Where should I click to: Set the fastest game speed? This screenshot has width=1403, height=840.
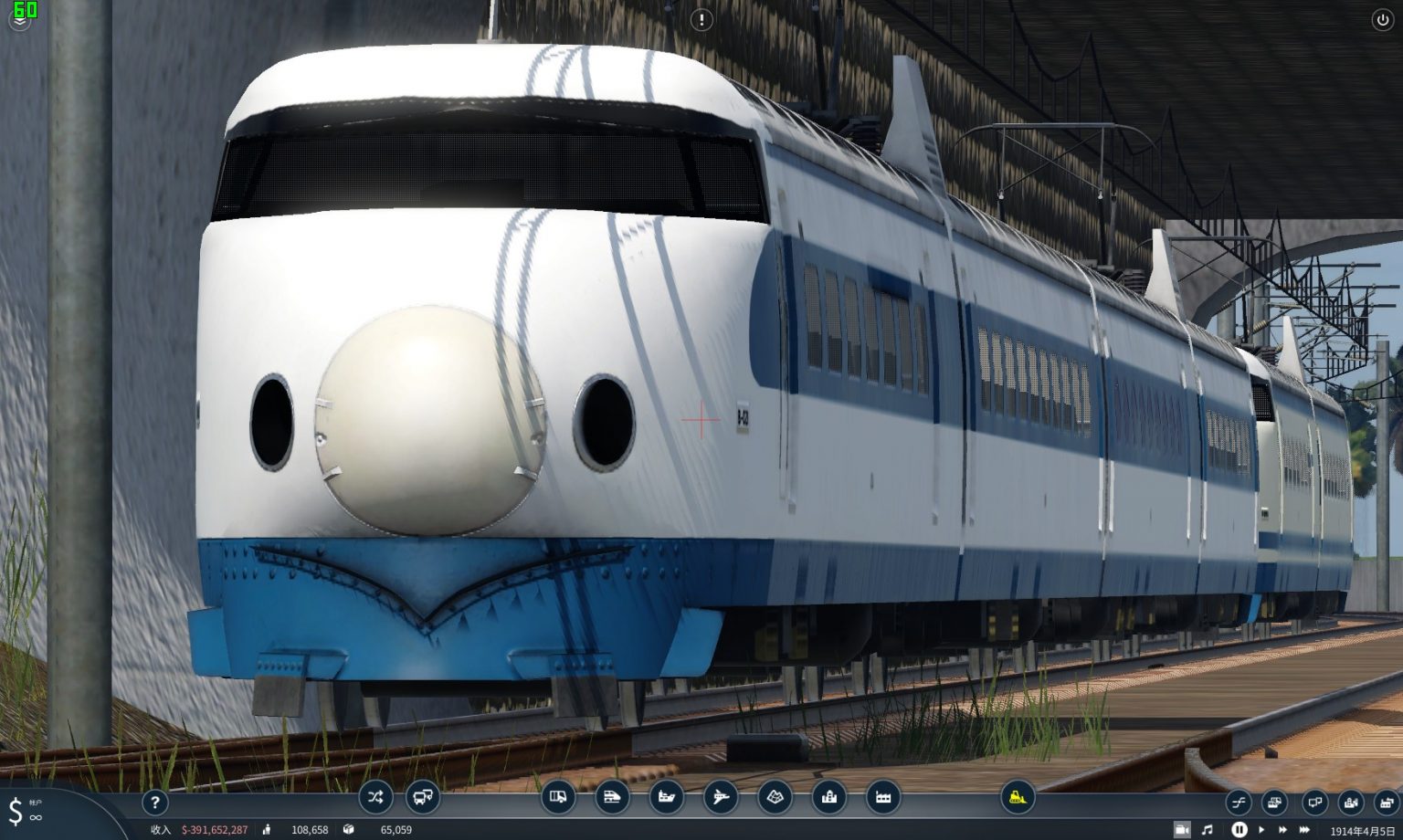1304,830
